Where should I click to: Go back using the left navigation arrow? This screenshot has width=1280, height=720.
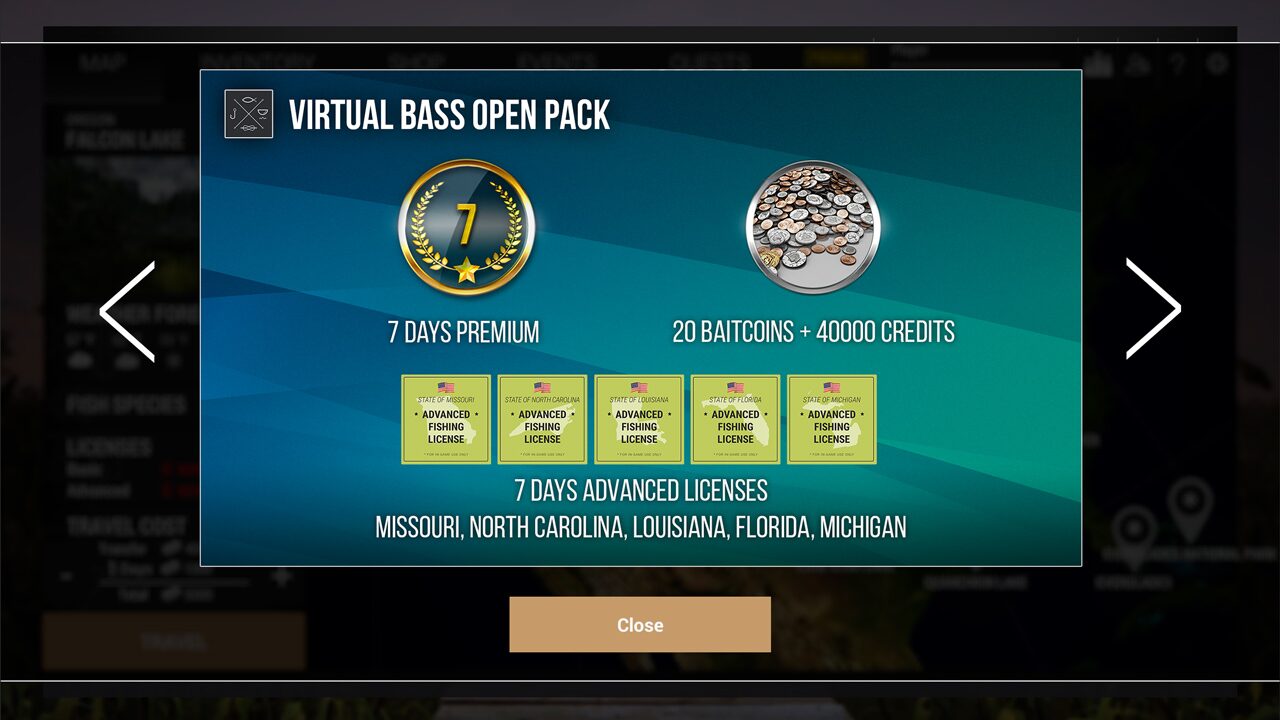[127, 310]
